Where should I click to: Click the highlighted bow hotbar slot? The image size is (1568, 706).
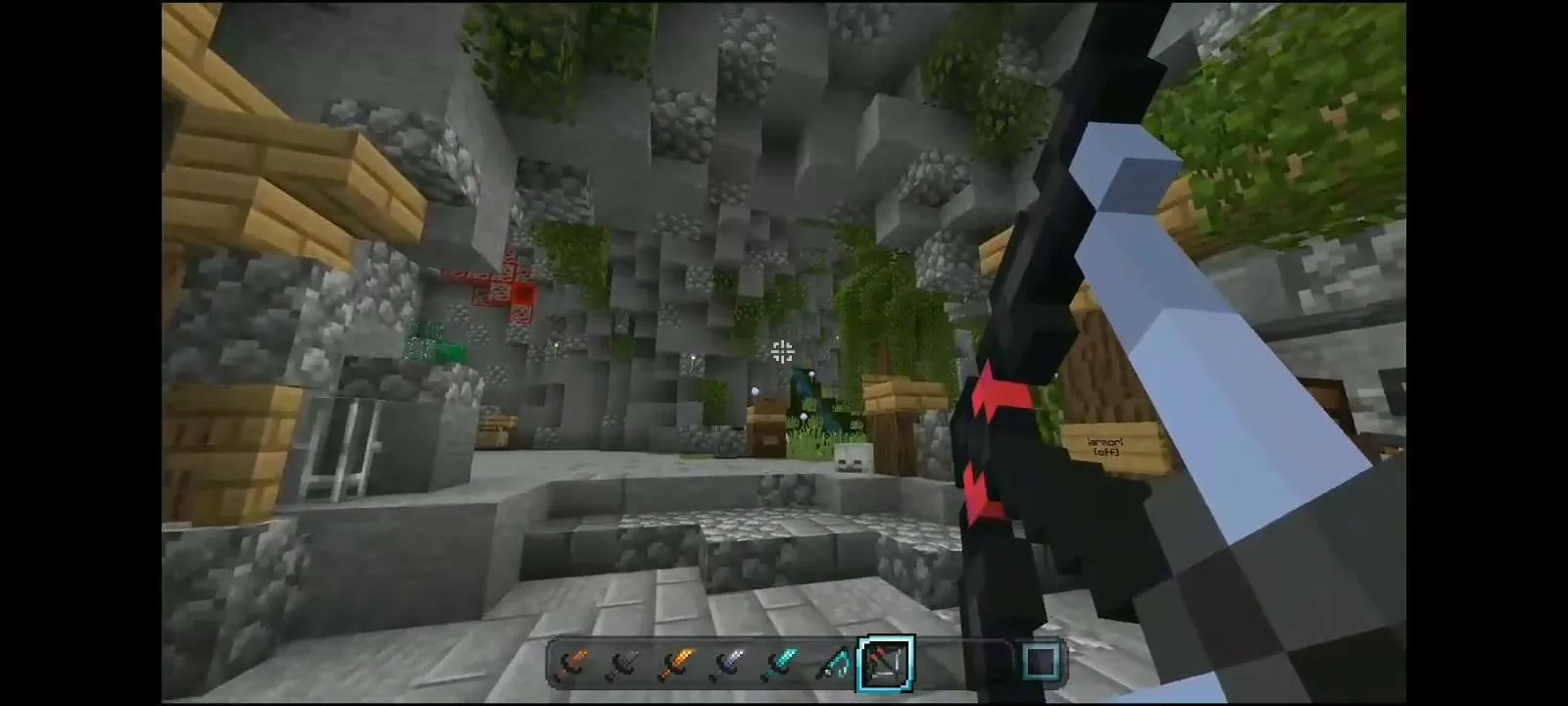tap(887, 664)
